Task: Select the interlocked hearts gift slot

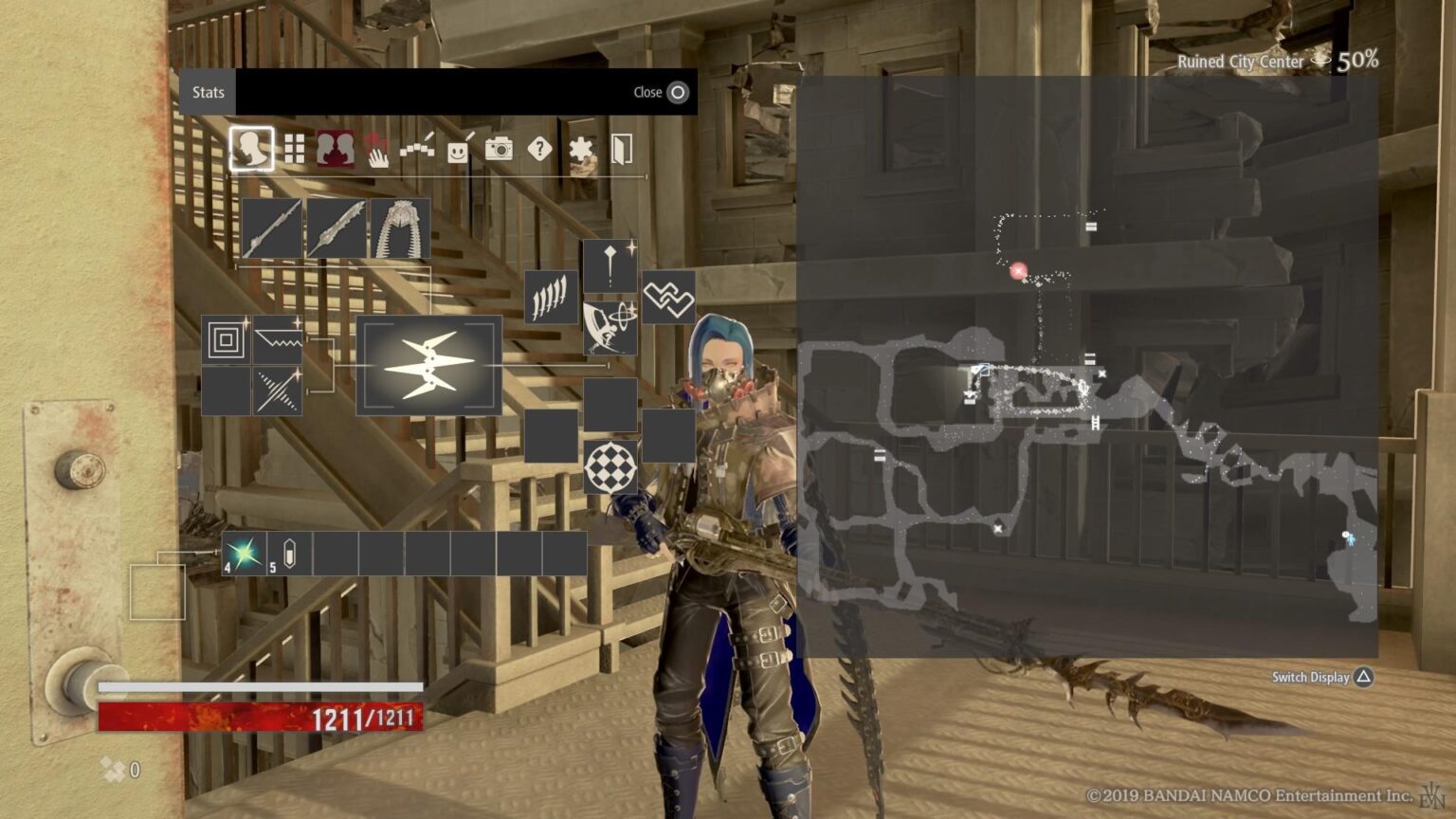Action: coord(668,298)
